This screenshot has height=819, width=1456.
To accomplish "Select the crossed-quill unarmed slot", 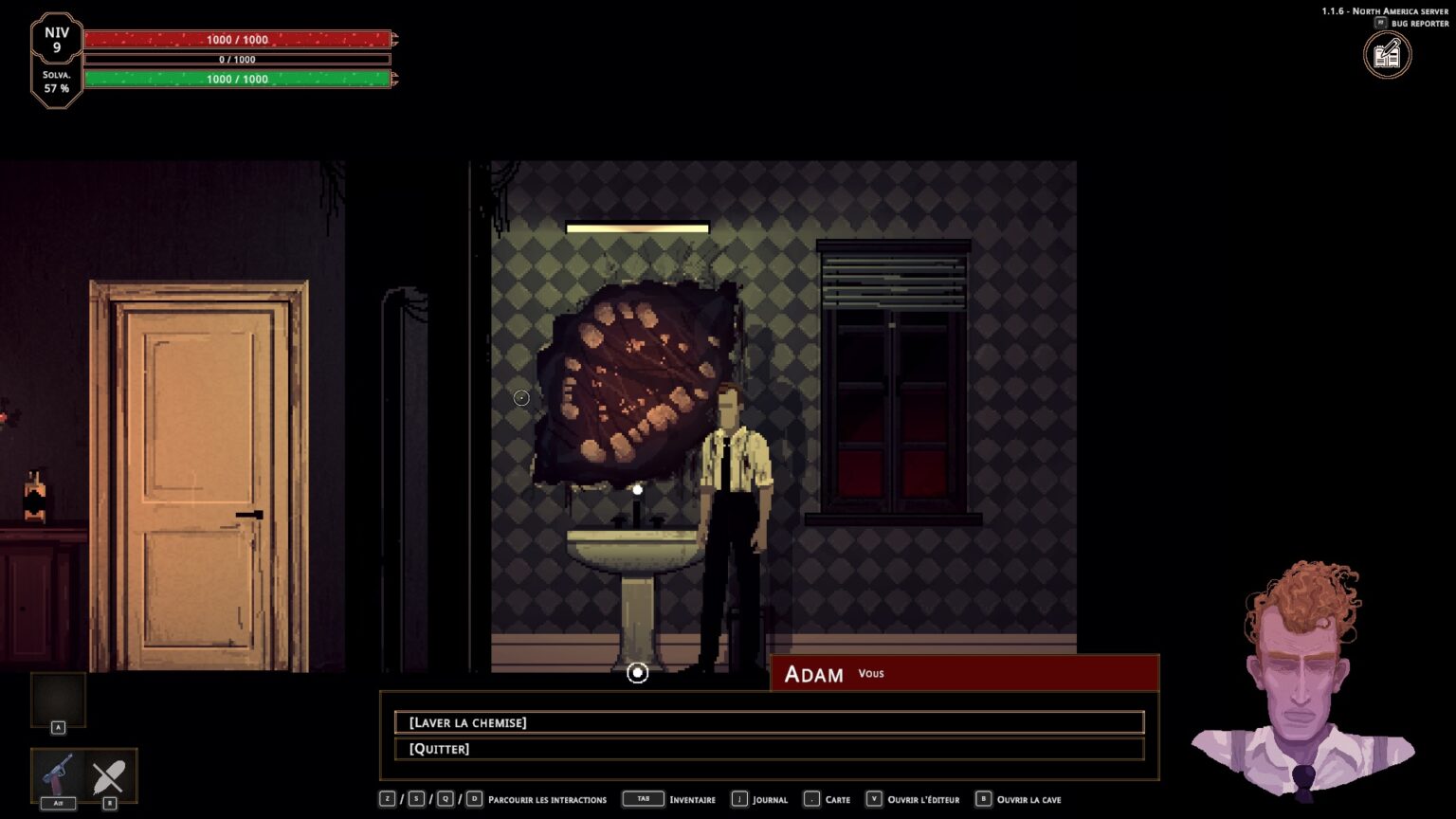I will pos(110,775).
